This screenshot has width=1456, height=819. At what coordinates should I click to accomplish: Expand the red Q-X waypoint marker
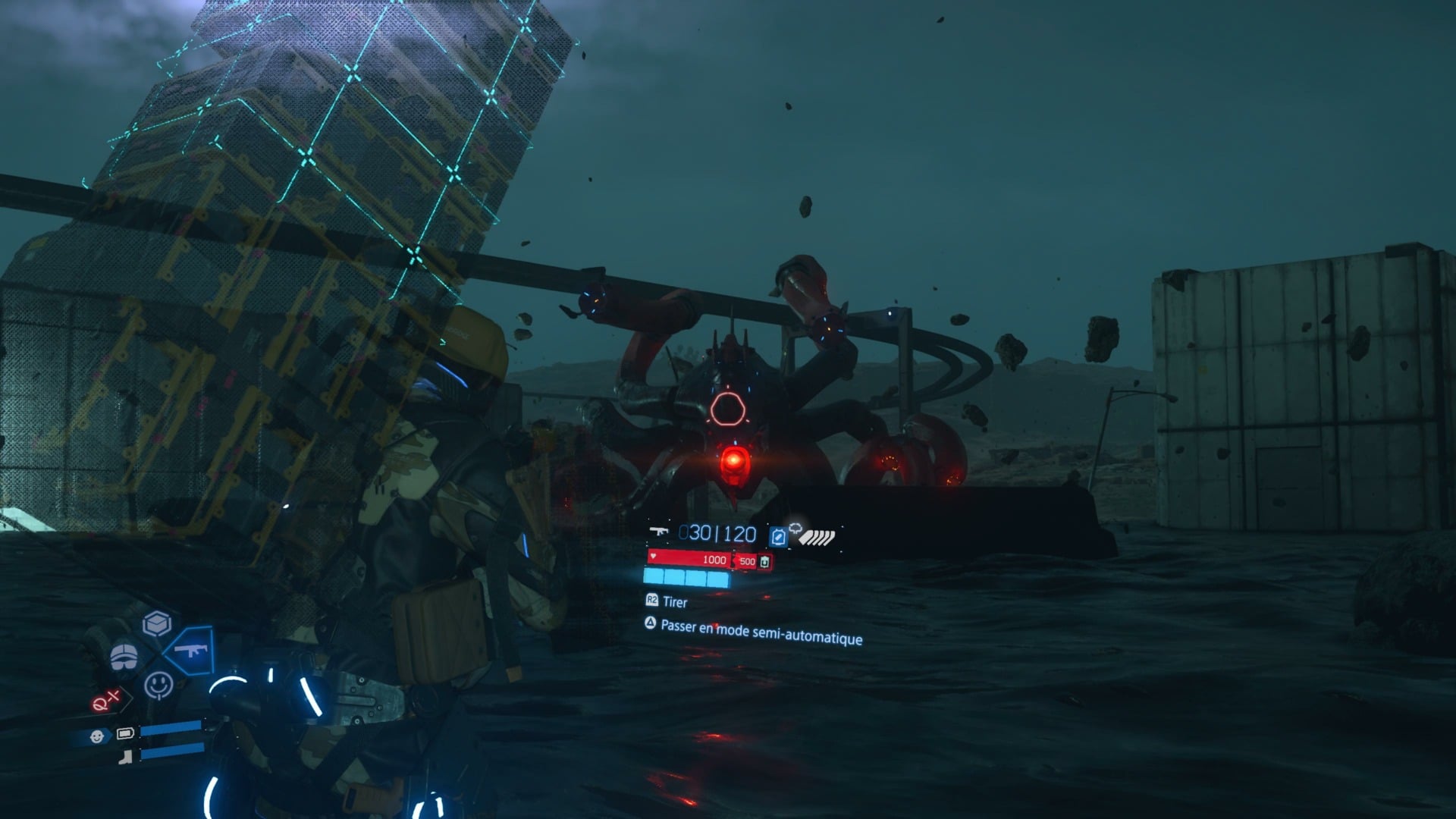pyautogui.click(x=105, y=700)
